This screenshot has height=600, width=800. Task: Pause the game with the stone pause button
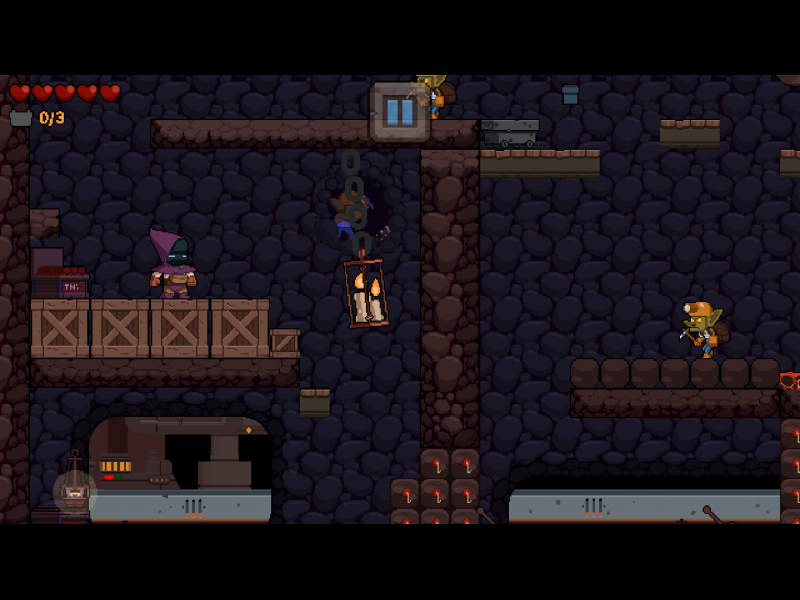399,111
